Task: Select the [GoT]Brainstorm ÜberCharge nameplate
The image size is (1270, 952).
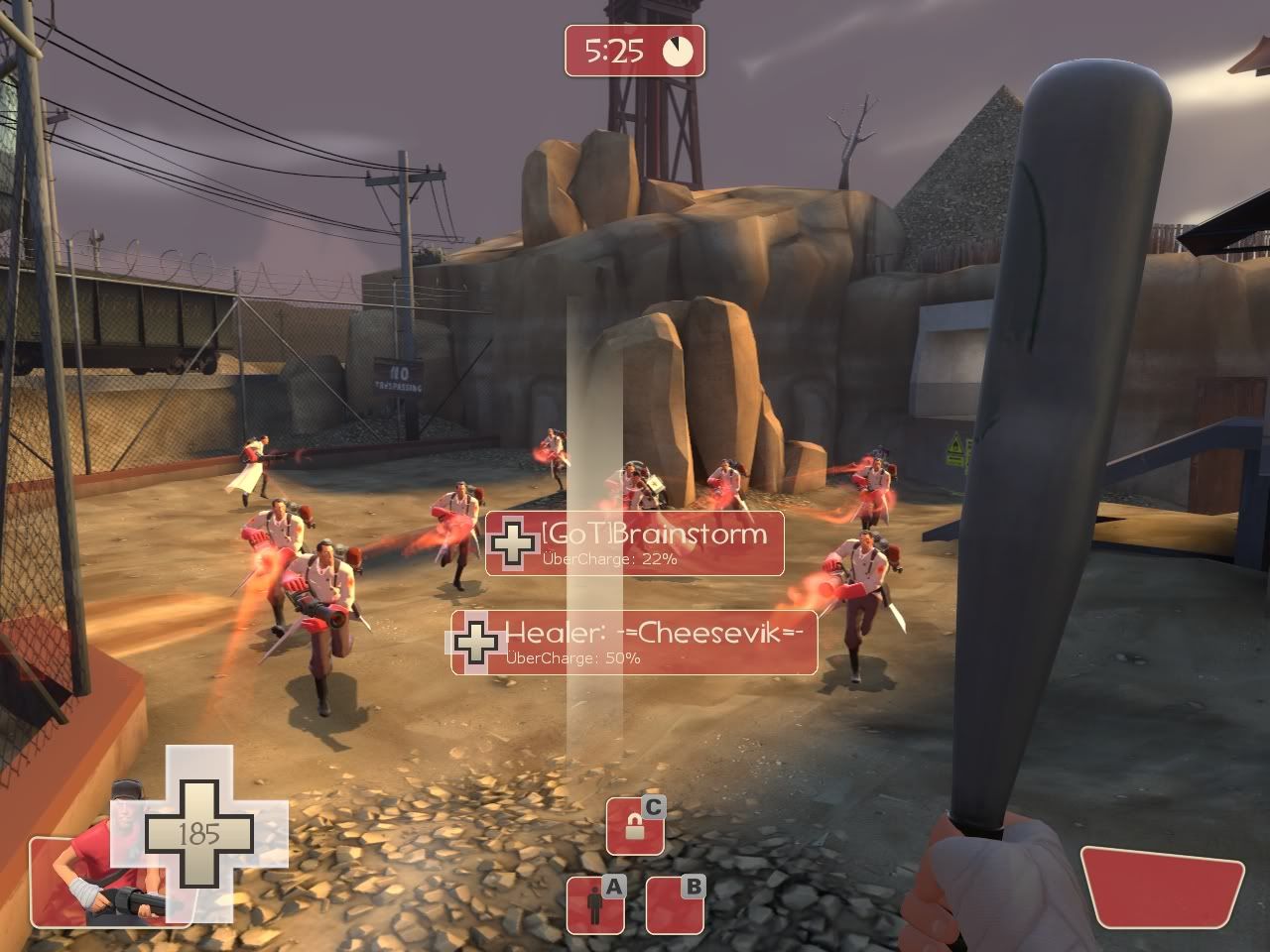Action: 635,543
